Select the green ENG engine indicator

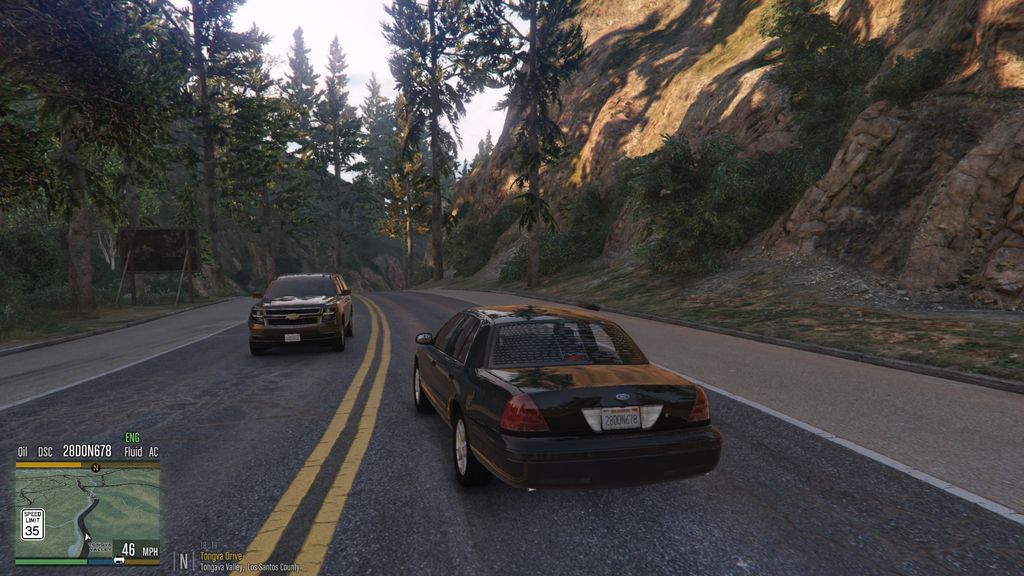[132, 438]
